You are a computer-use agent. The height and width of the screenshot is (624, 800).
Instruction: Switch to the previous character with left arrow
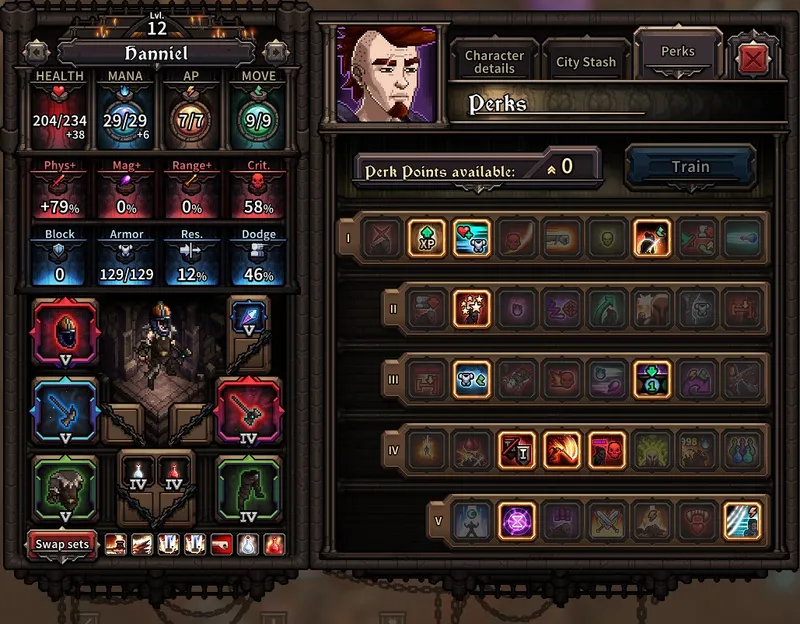(38, 51)
